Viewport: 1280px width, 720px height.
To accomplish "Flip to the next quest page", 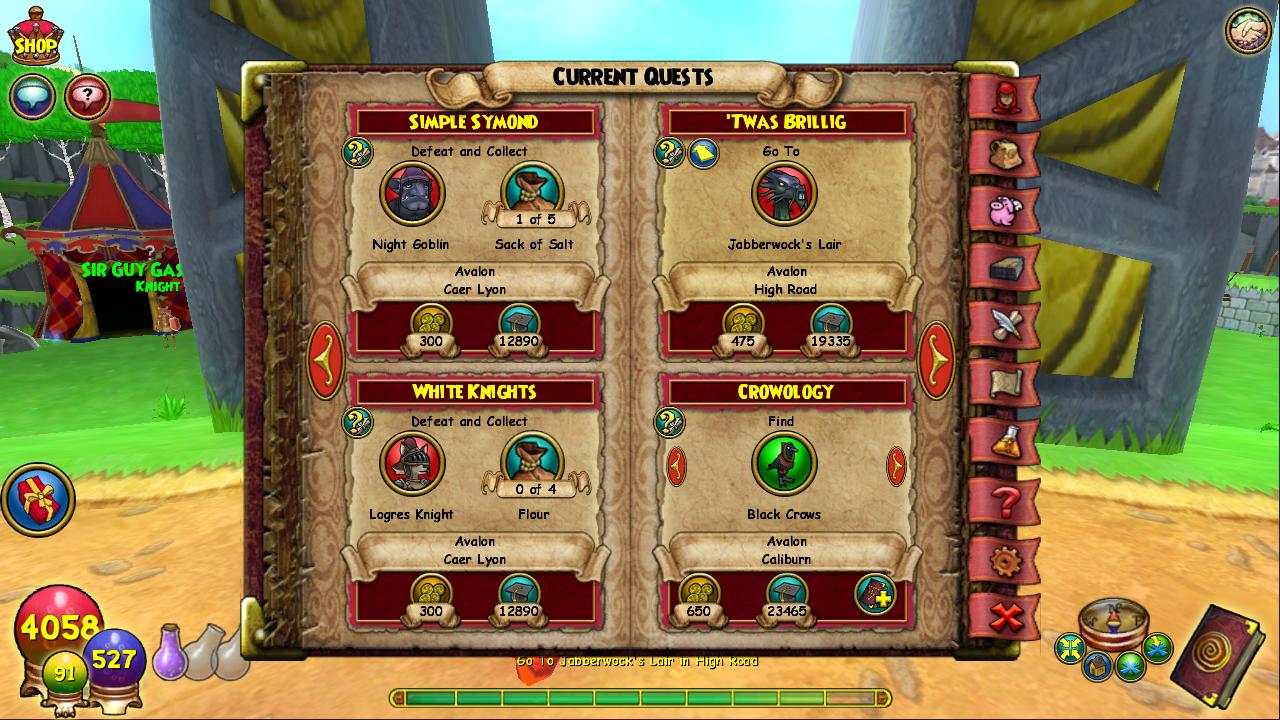I will pyautogui.click(x=936, y=360).
